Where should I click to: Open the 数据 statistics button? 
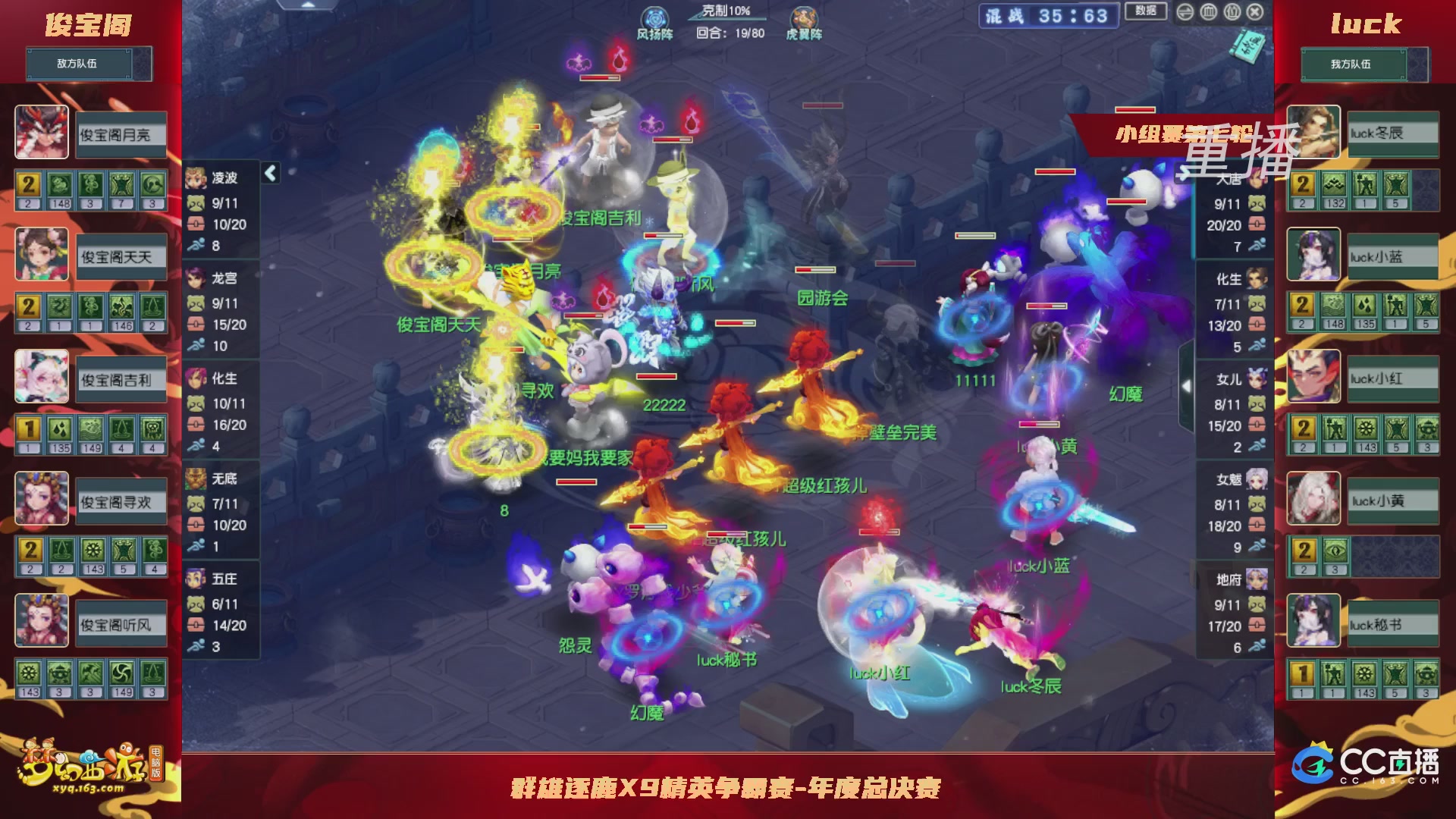tap(1146, 11)
